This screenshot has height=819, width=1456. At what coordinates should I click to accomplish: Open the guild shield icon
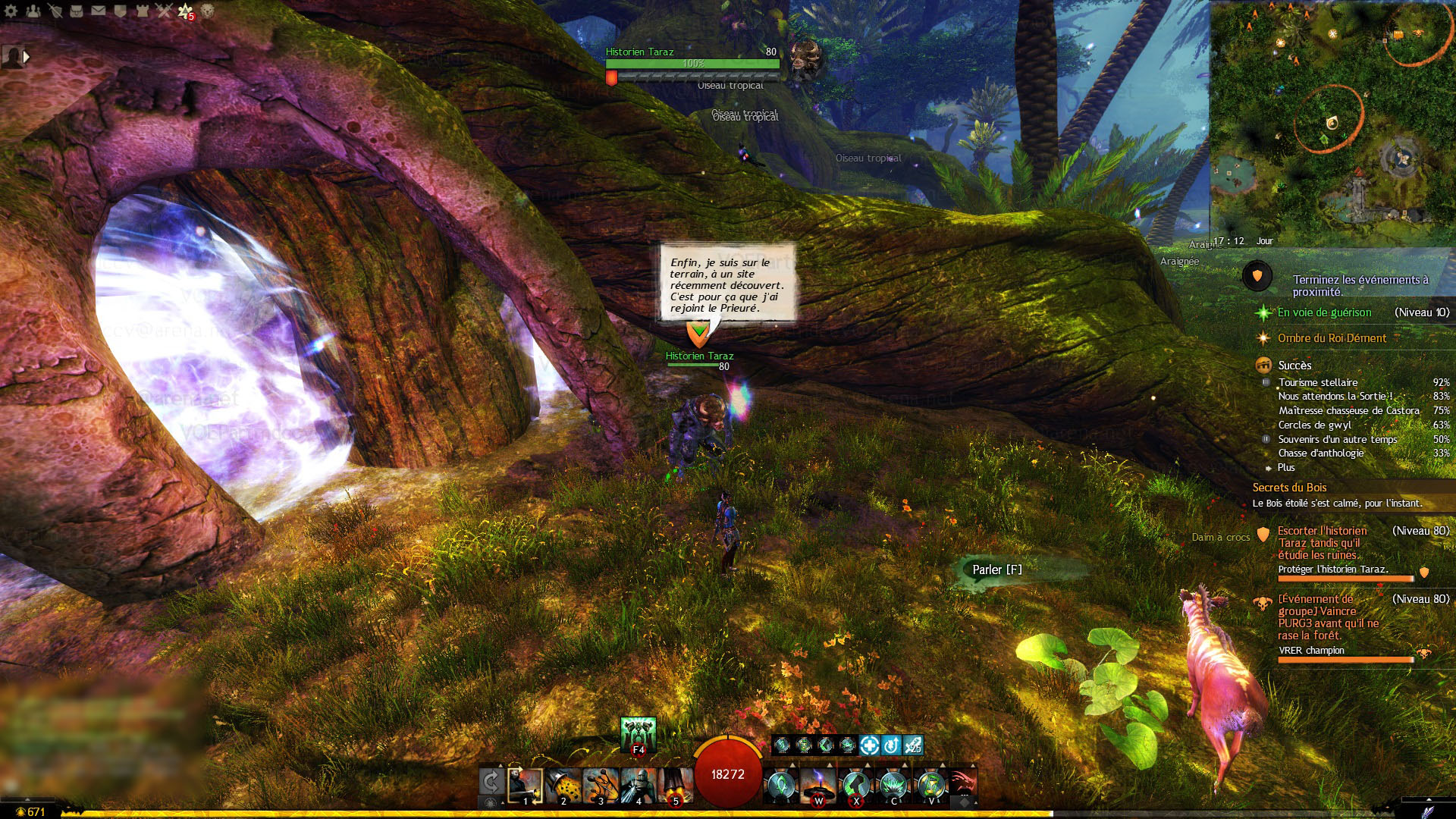(120, 11)
